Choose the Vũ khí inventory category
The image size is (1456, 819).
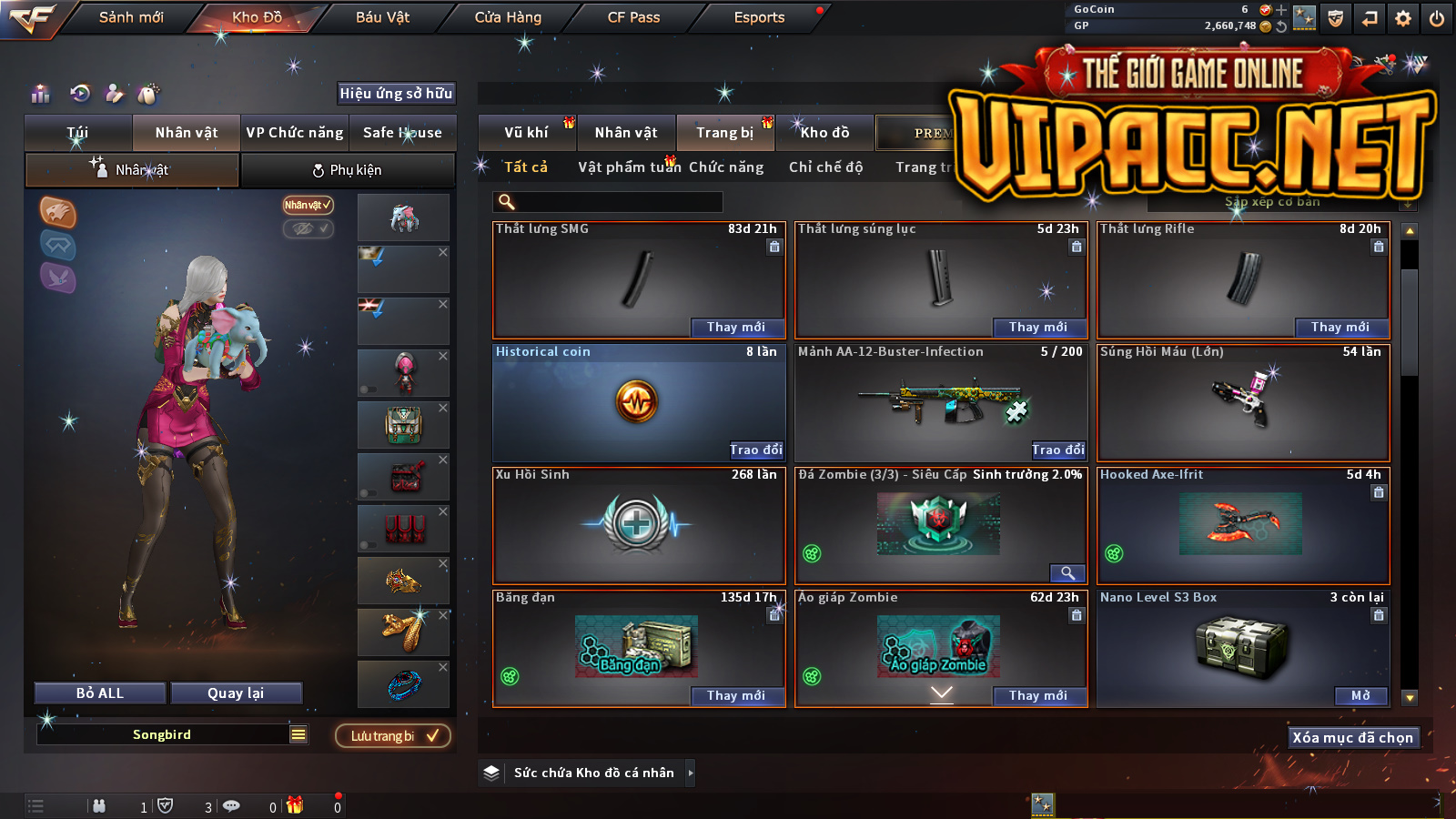(x=526, y=133)
